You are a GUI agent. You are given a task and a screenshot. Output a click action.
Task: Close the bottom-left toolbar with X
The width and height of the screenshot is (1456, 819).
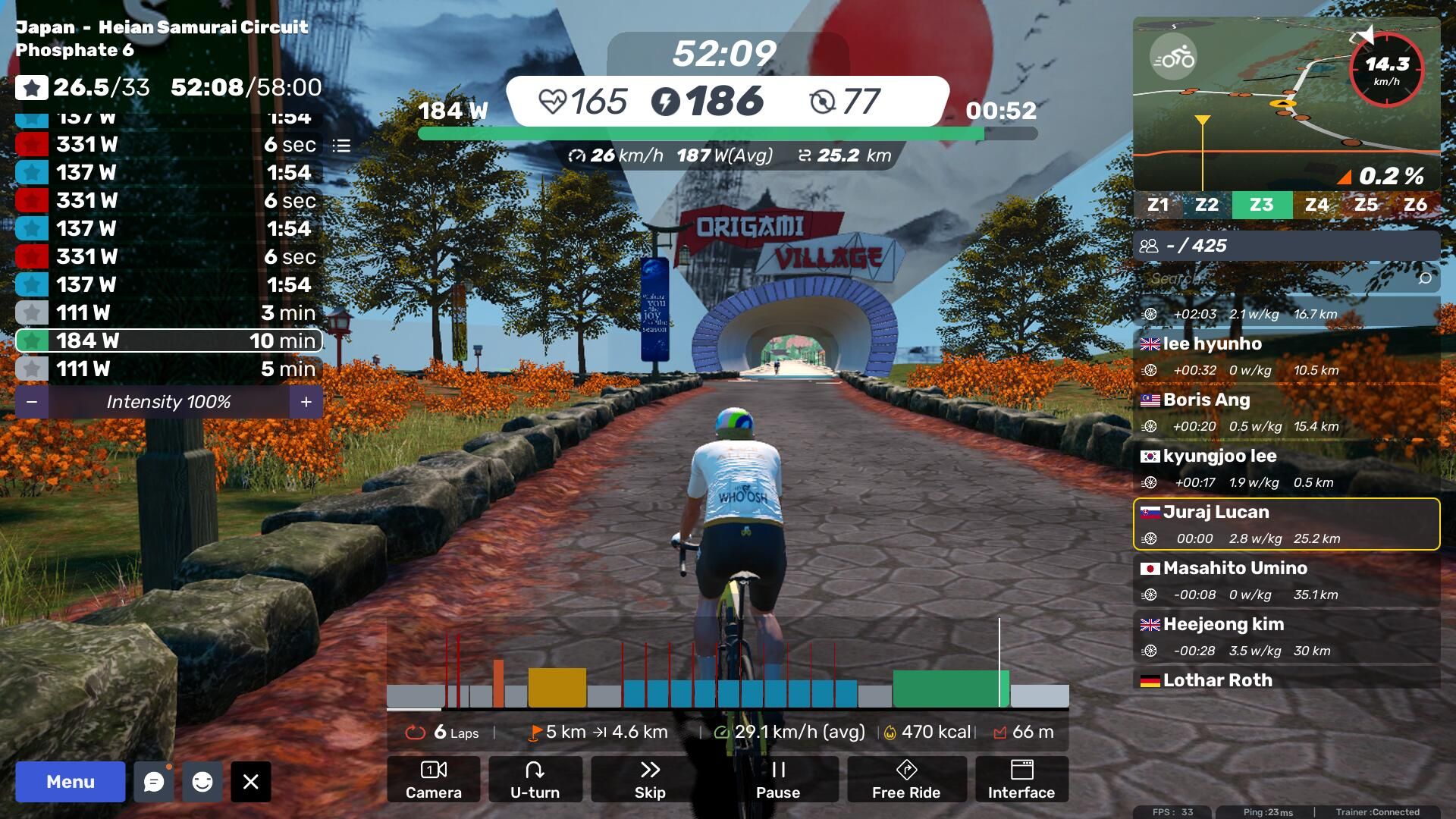coord(251,782)
